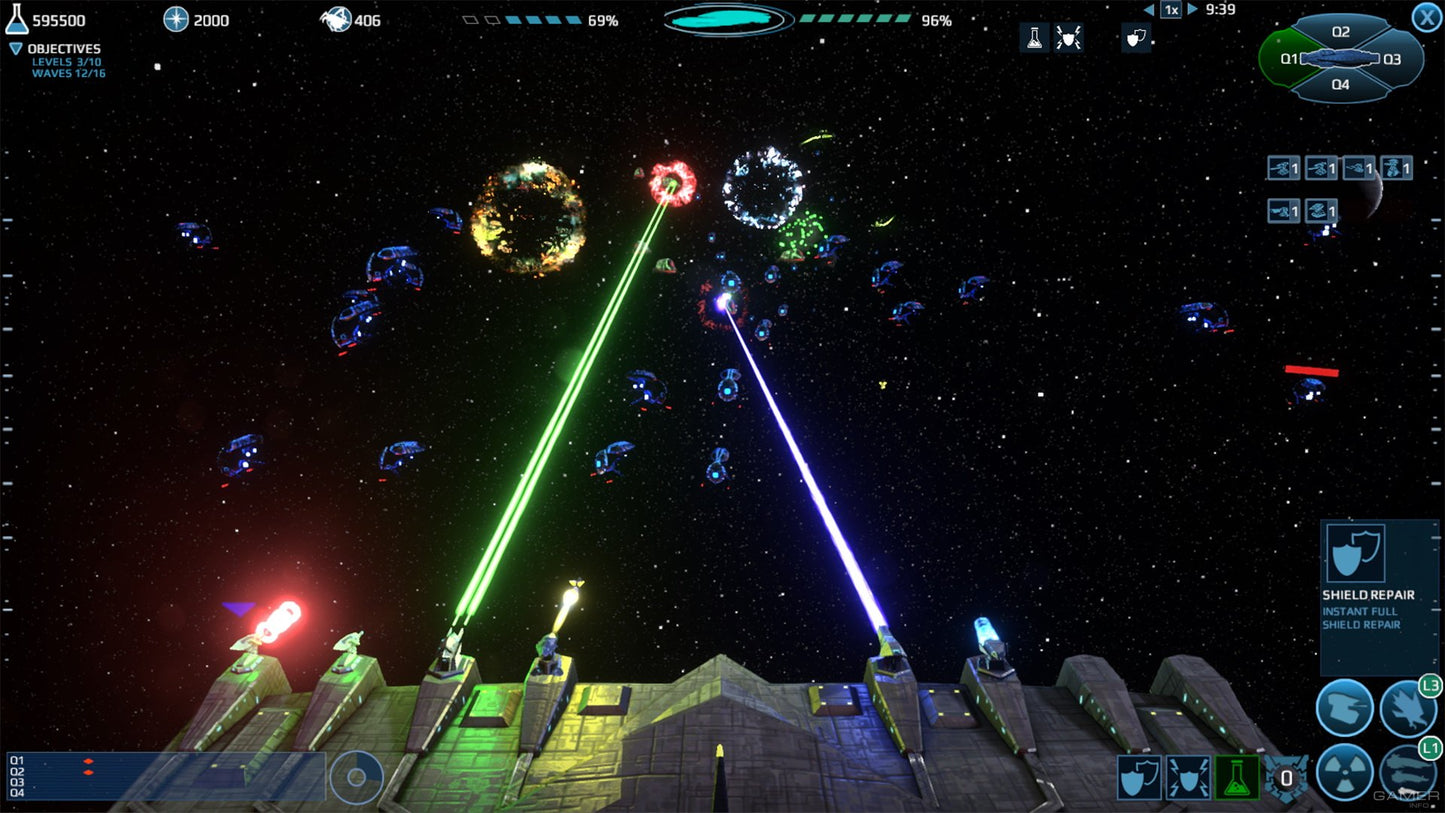This screenshot has height=813, width=1445.
Task: Switch to quadrant Q3 on the ship diagram
Action: [x=1392, y=59]
